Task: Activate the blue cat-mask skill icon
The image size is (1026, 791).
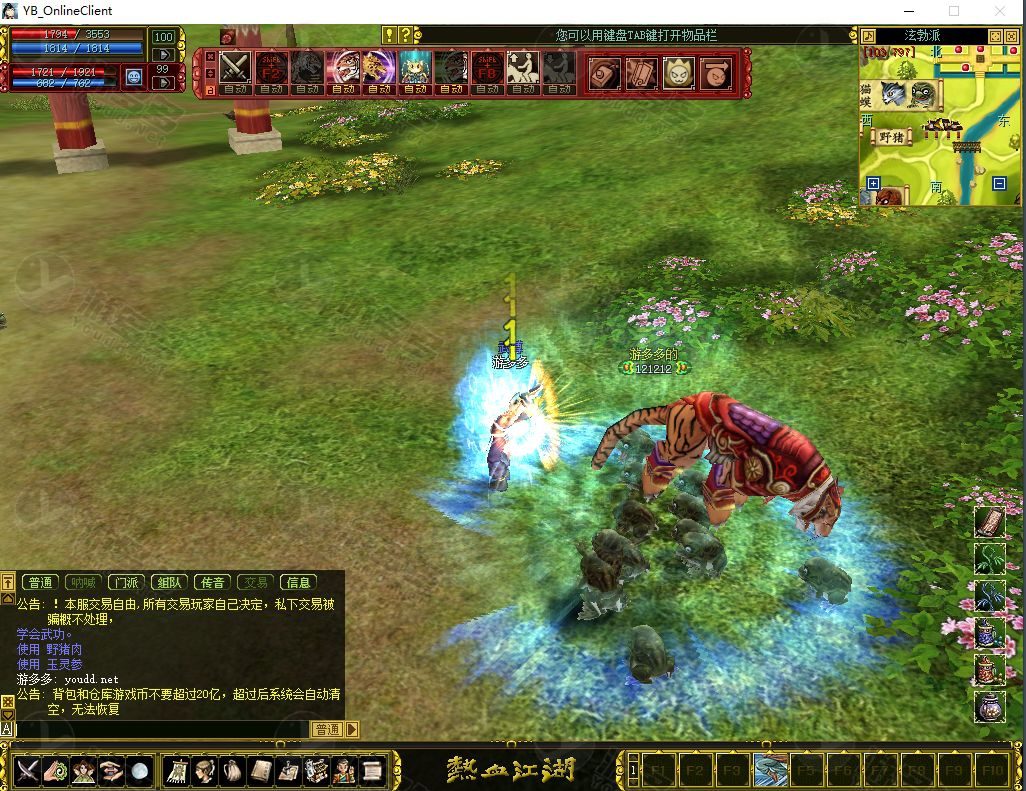Action: coord(415,68)
